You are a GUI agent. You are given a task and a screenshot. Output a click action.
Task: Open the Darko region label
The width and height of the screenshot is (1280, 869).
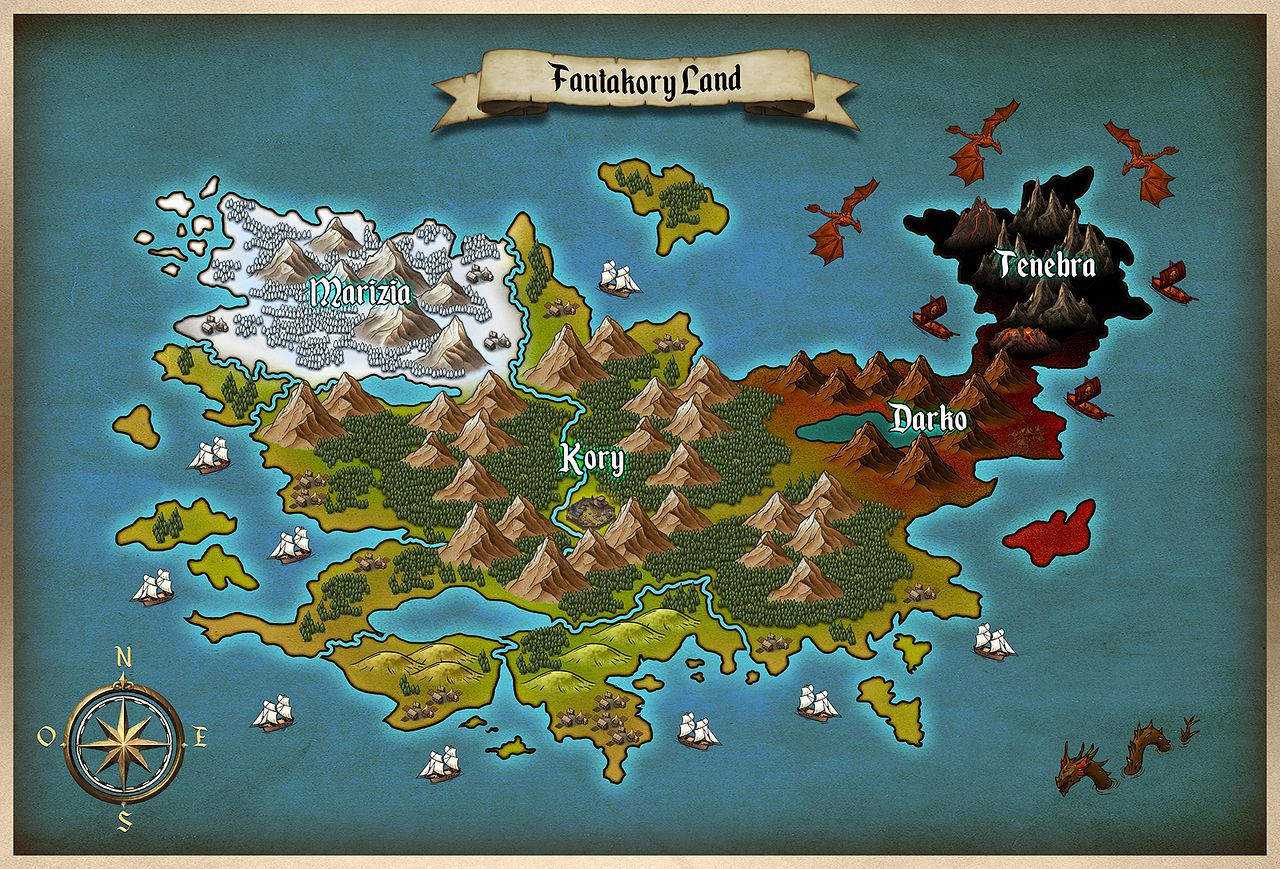point(929,419)
